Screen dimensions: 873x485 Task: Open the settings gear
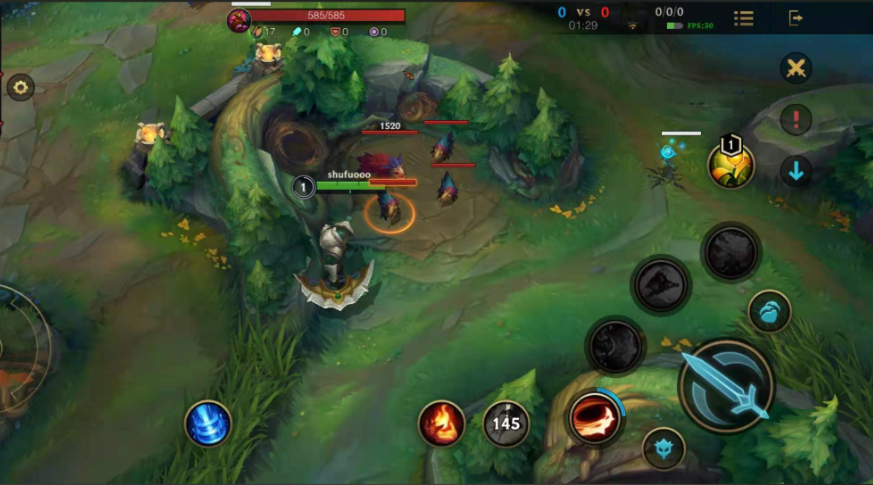click(21, 88)
